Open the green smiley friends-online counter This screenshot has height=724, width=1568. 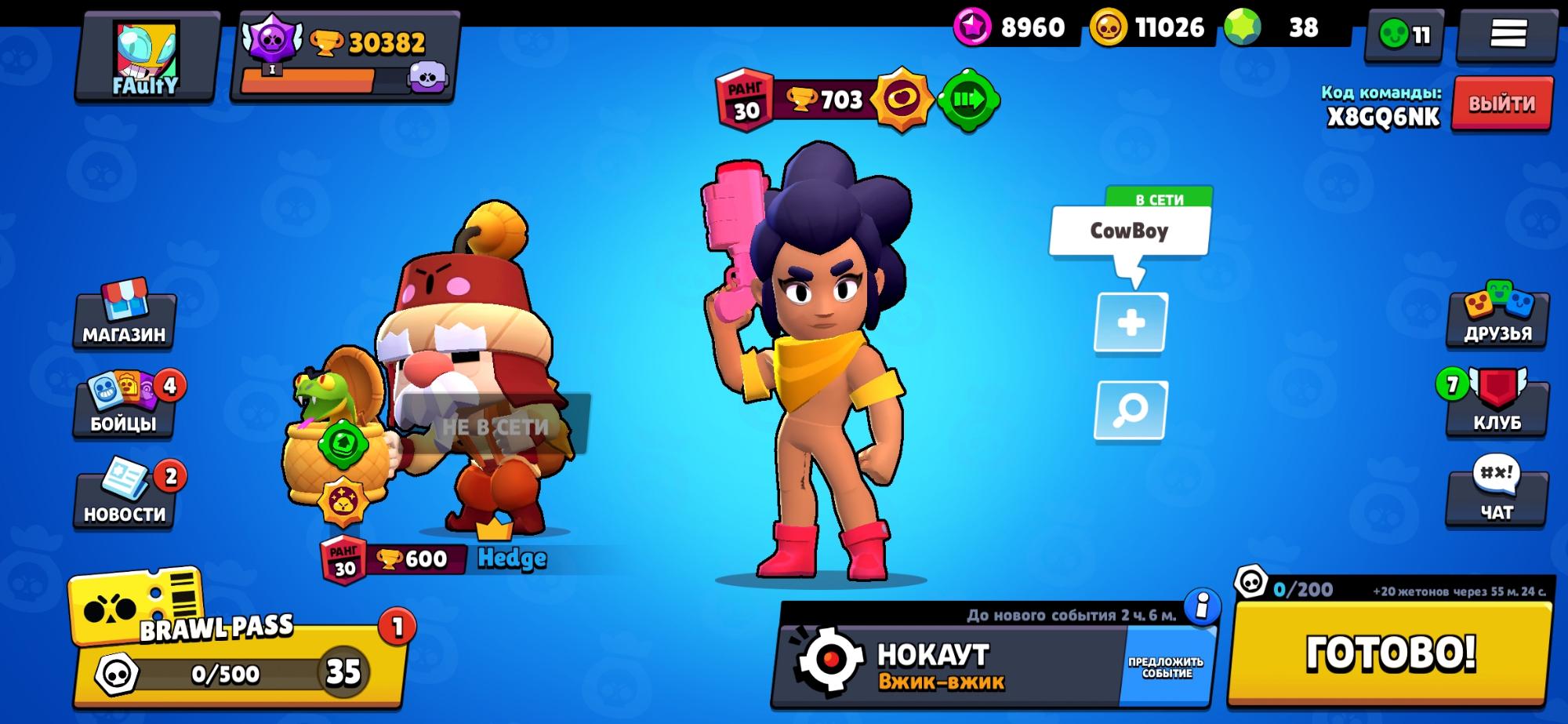tap(1405, 35)
